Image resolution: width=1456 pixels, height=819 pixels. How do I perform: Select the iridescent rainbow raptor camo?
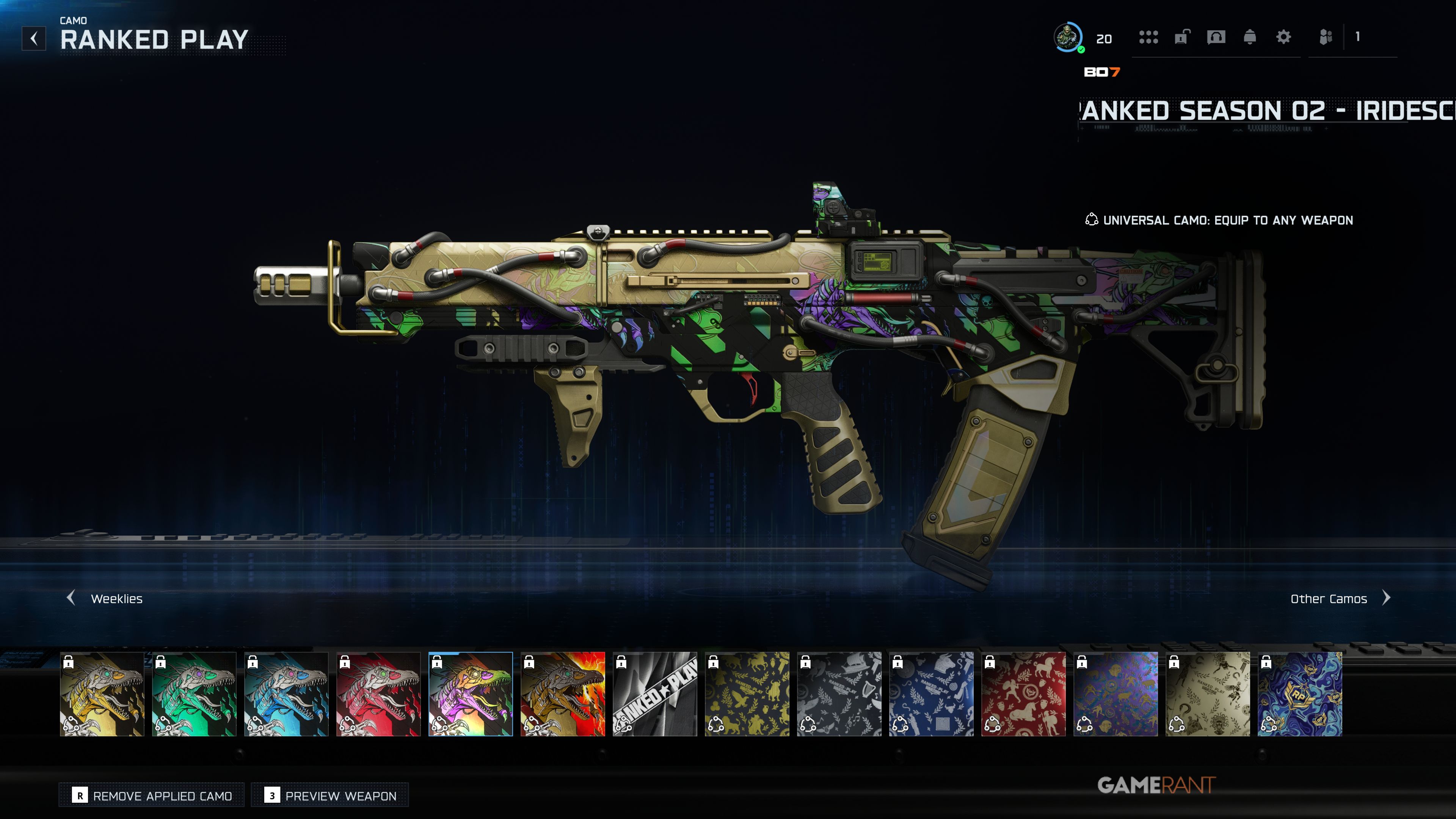(x=471, y=693)
